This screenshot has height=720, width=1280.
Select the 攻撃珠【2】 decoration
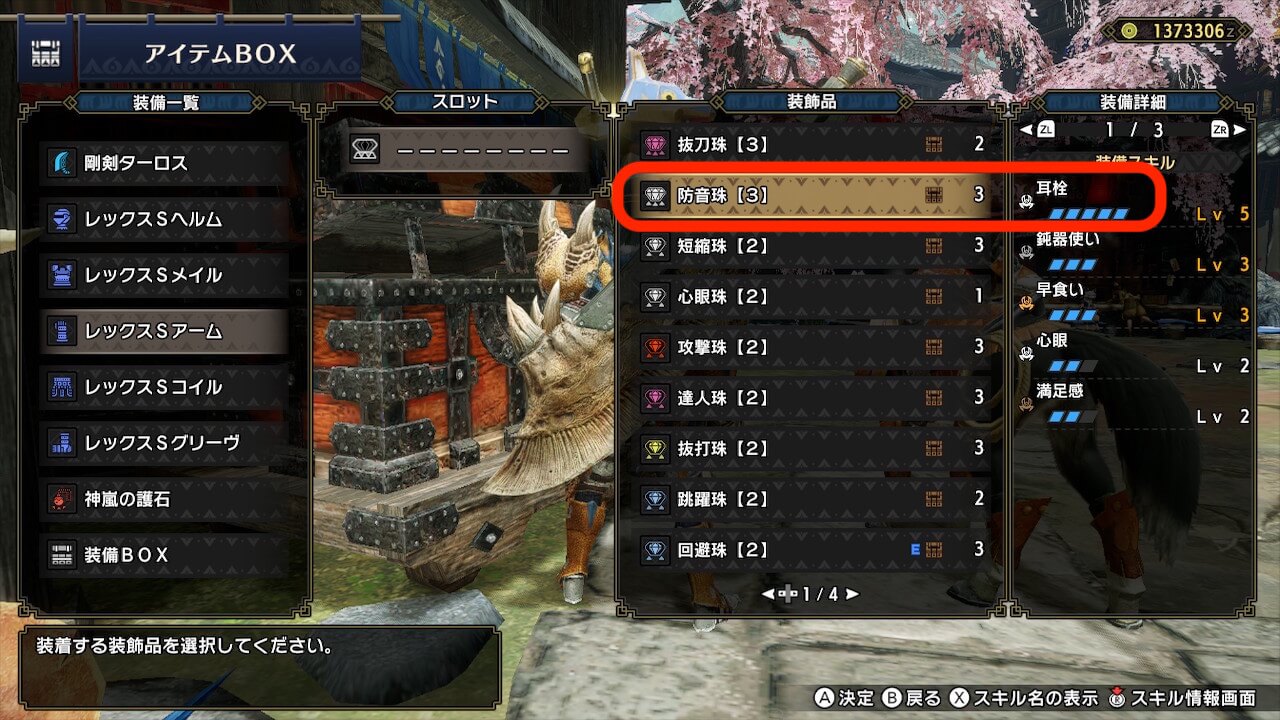point(810,347)
